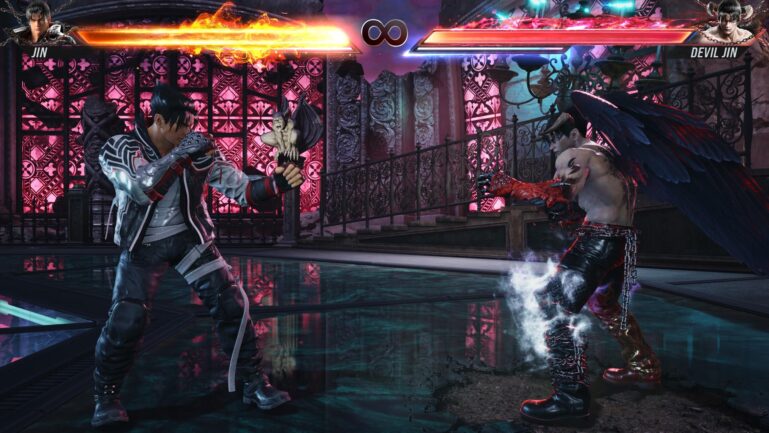Image resolution: width=769 pixels, height=433 pixels.
Task: Click Jin's character portrait
Action: (36, 21)
